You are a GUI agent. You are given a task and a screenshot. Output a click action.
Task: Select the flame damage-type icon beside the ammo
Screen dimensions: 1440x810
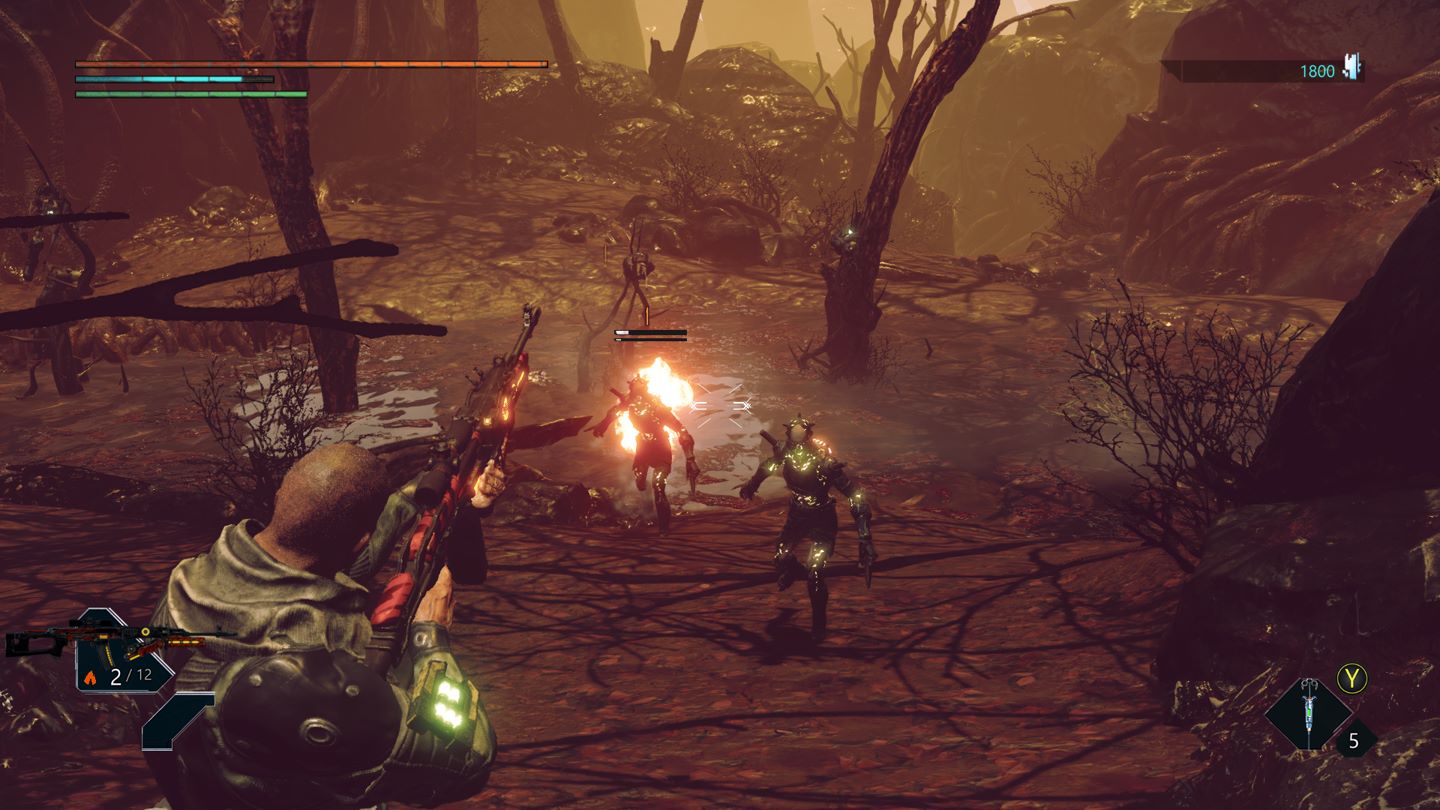[x=90, y=677]
